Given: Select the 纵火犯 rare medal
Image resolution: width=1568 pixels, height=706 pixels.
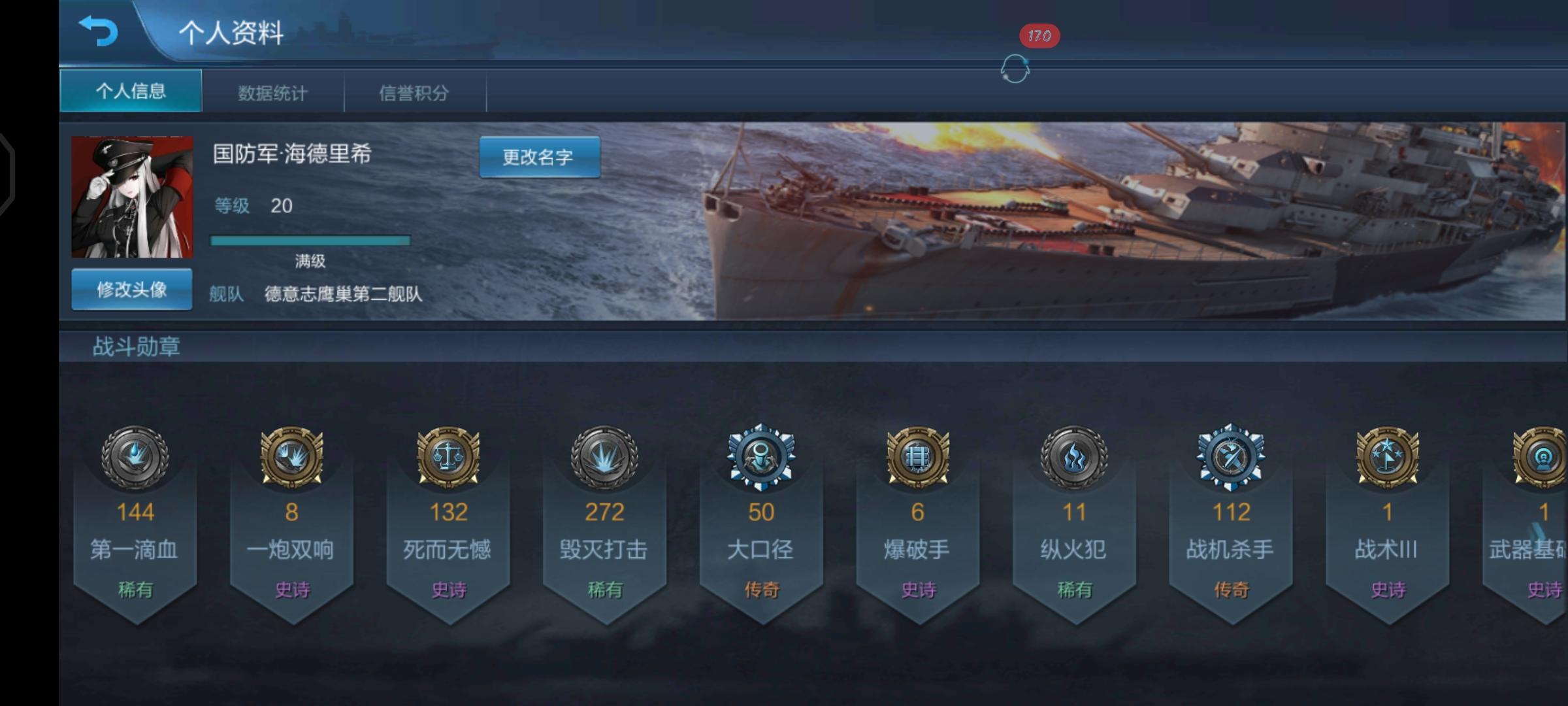Looking at the screenshot, I should pos(1075,458).
